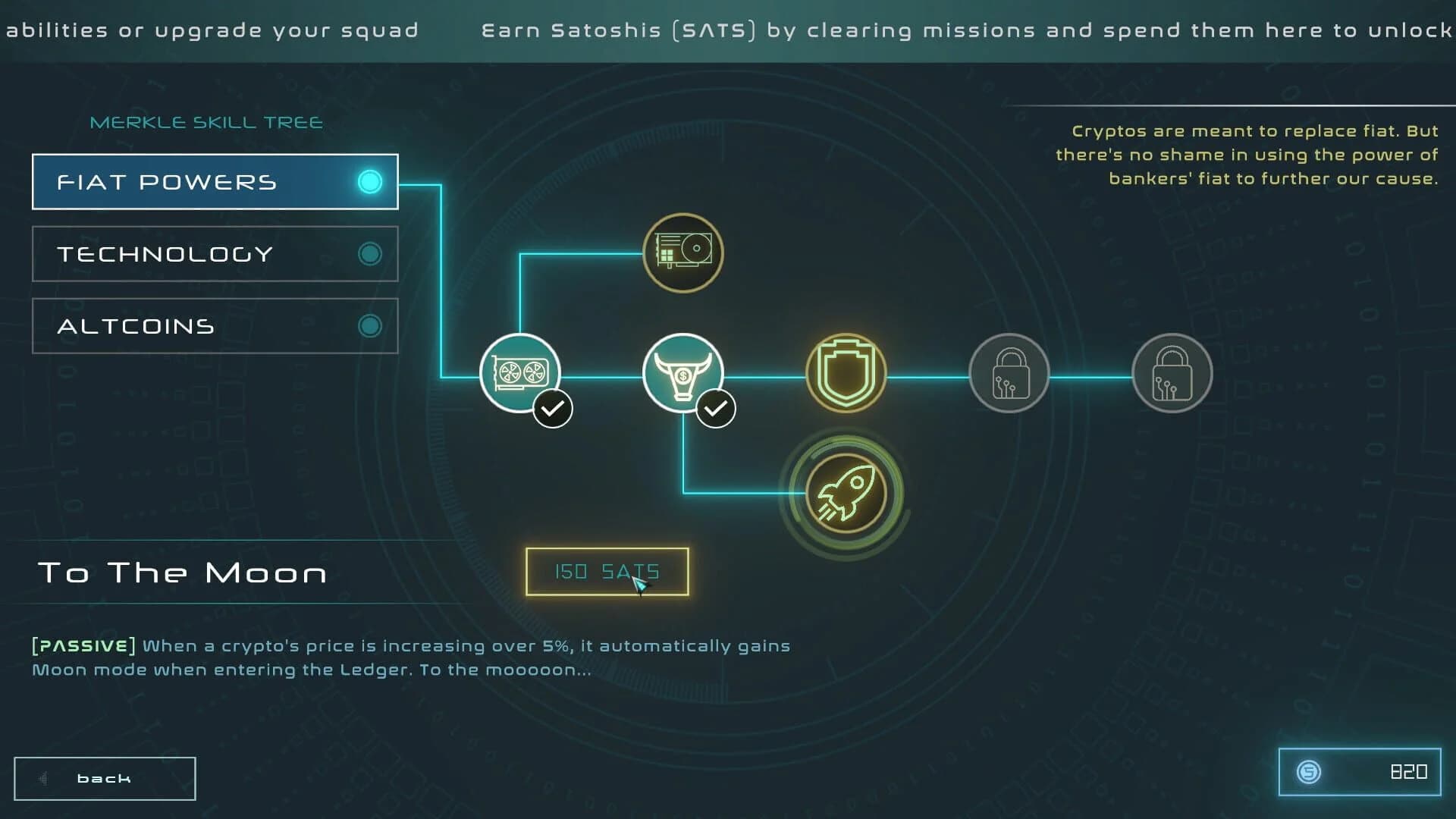The height and width of the screenshot is (819, 1456).
Task: Click the first locked padlock skill node
Action: coord(1009,373)
